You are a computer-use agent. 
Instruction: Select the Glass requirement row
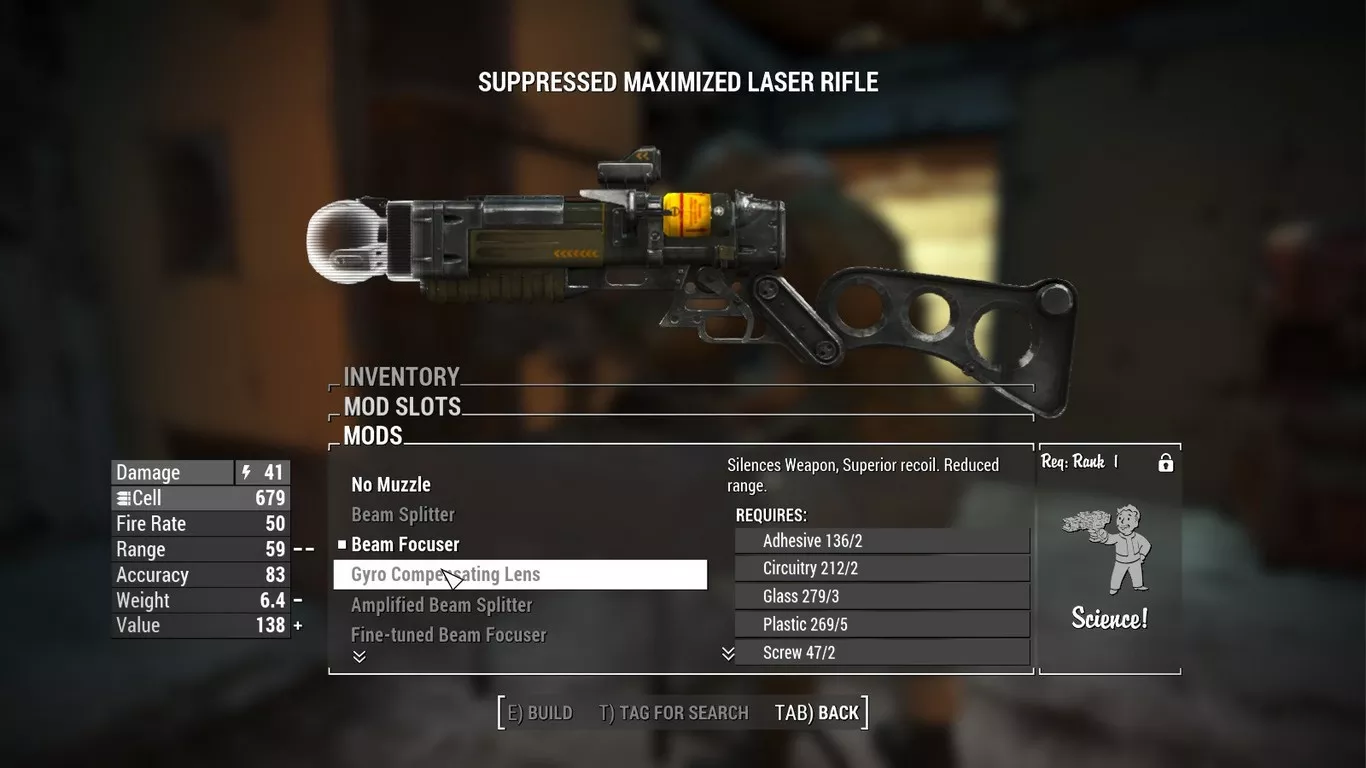(x=881, y=597)
